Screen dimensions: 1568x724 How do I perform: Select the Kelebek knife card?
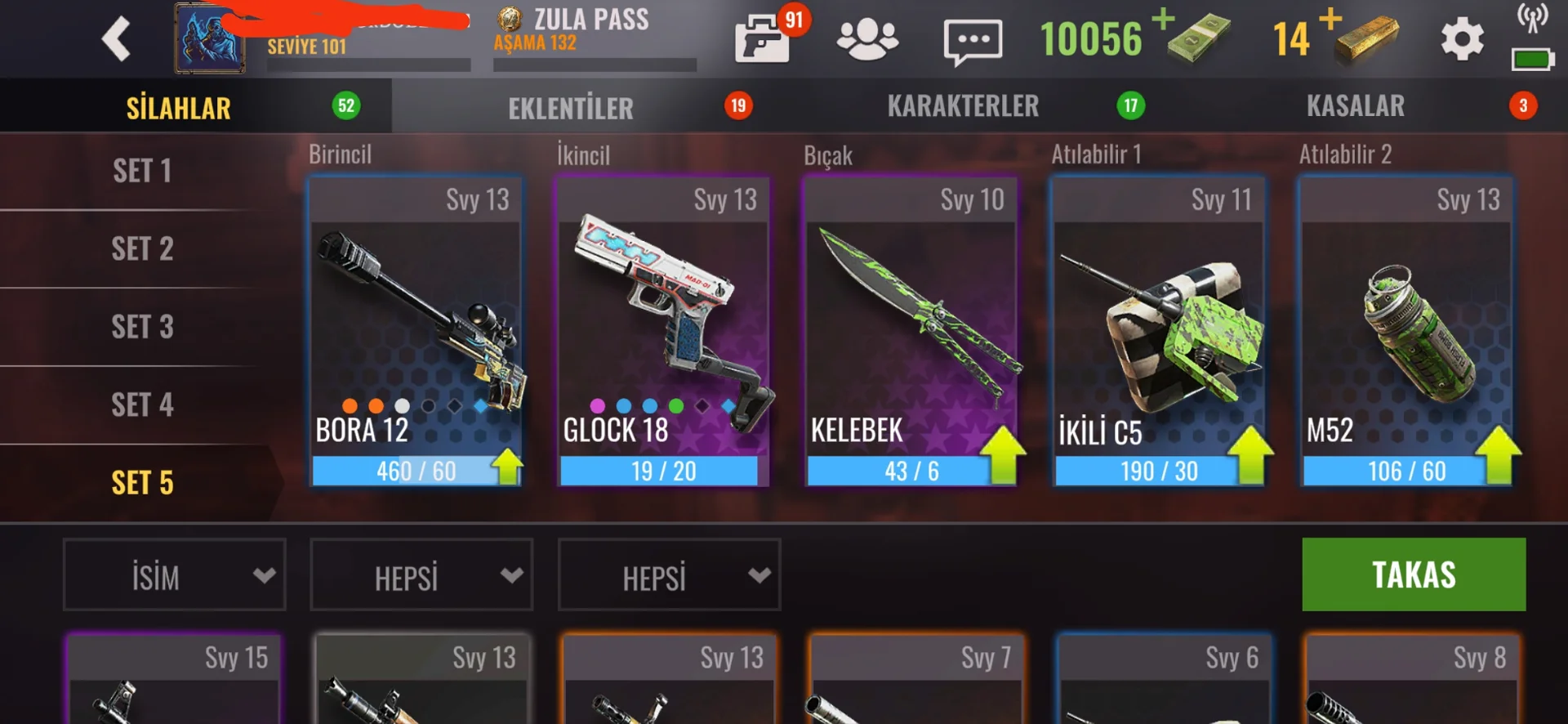[911, 332]
